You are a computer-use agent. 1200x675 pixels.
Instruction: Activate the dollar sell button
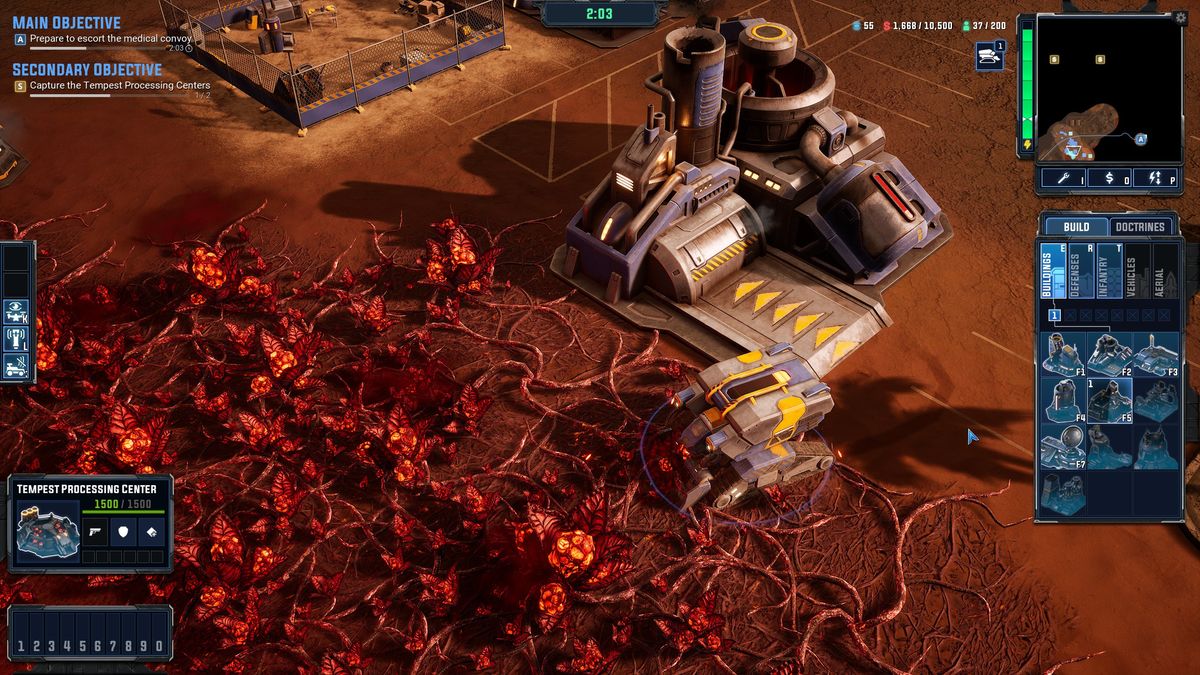1110,178
